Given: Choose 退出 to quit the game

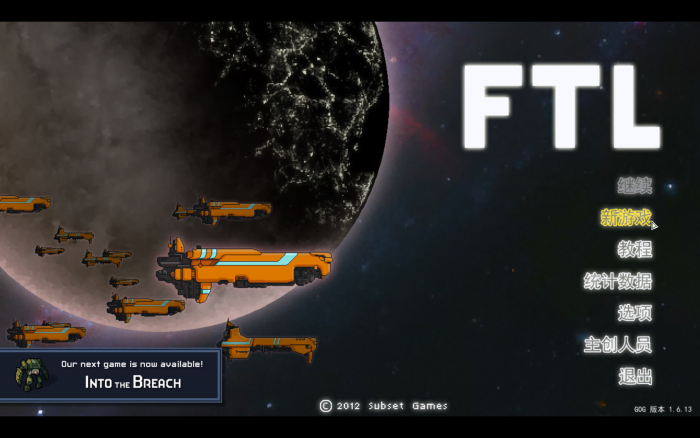Looking at the screenshot, I should [634, 377].
